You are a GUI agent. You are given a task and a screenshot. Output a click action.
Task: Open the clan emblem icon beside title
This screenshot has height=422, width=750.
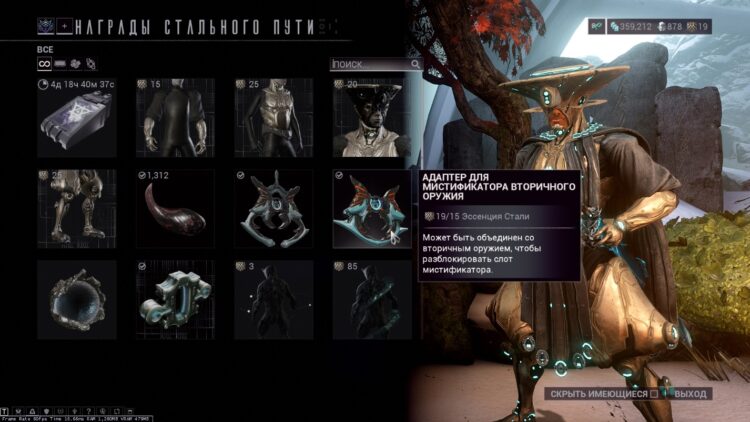click(47, 26)
